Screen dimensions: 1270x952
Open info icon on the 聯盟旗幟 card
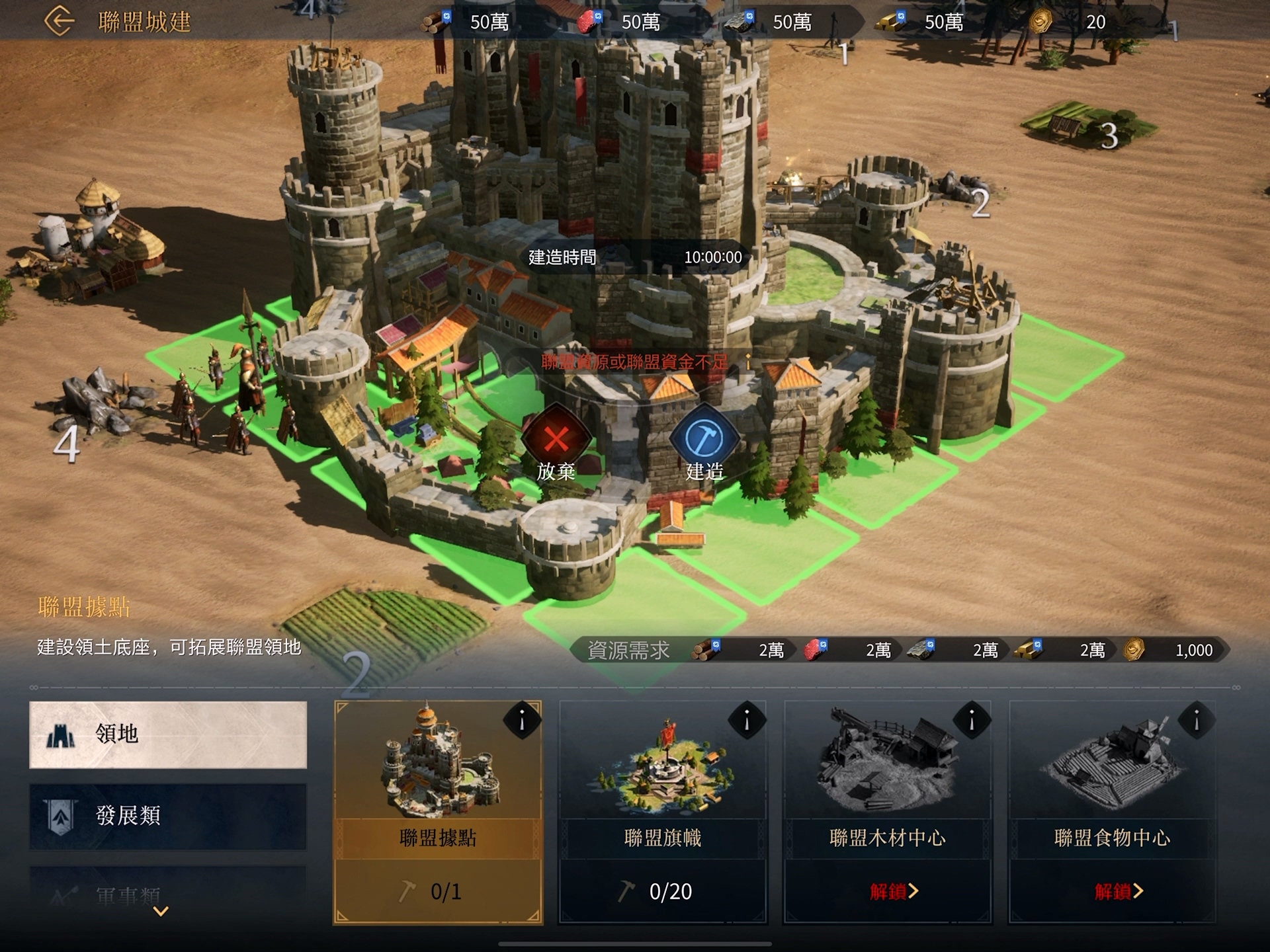click(x=748, y=719)
